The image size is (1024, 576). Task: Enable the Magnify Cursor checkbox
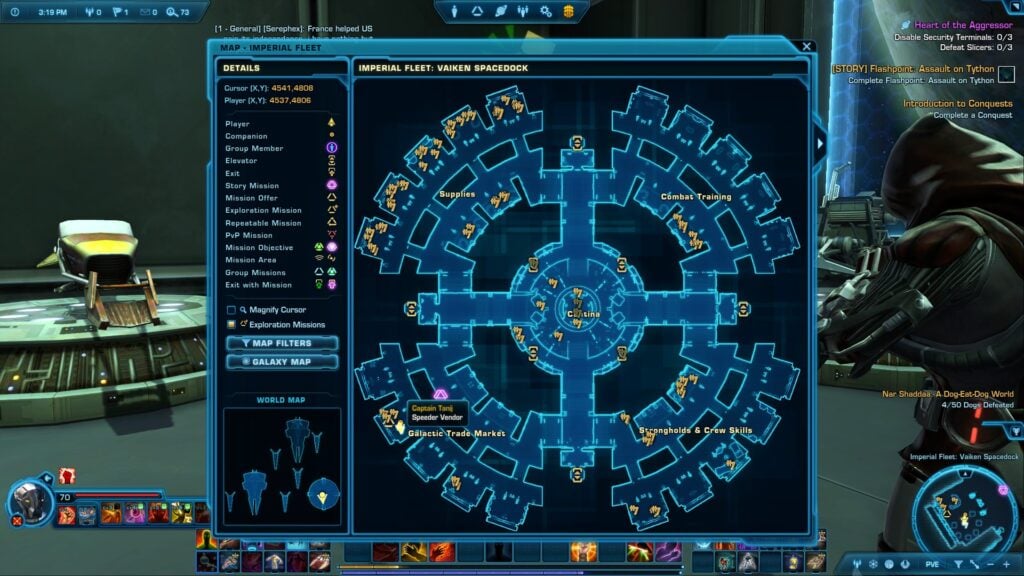pyautogui.click(x=232, y=310)
